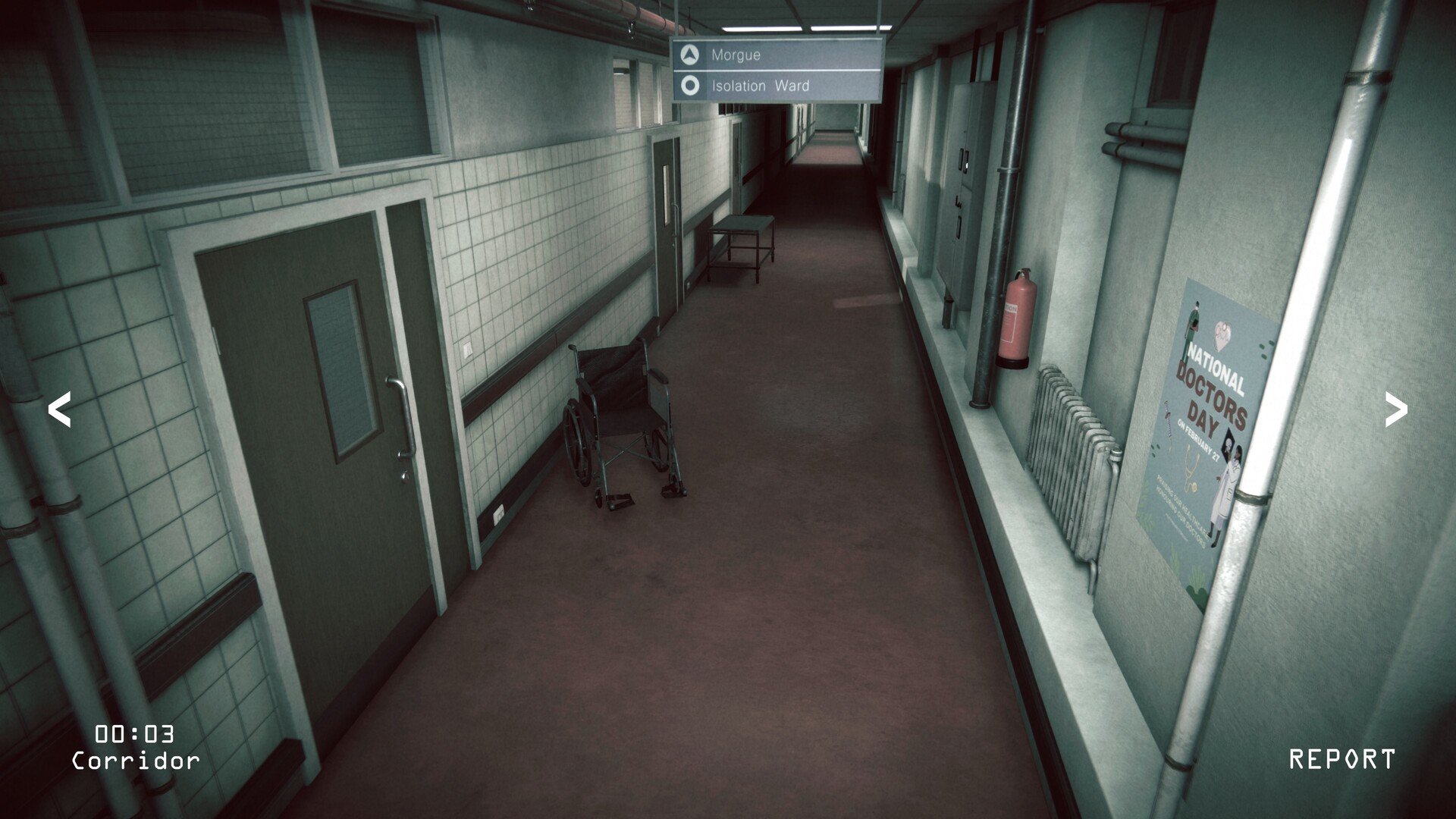
Task: Click the 00:03 timer display
Action: (x=133, y=732)
